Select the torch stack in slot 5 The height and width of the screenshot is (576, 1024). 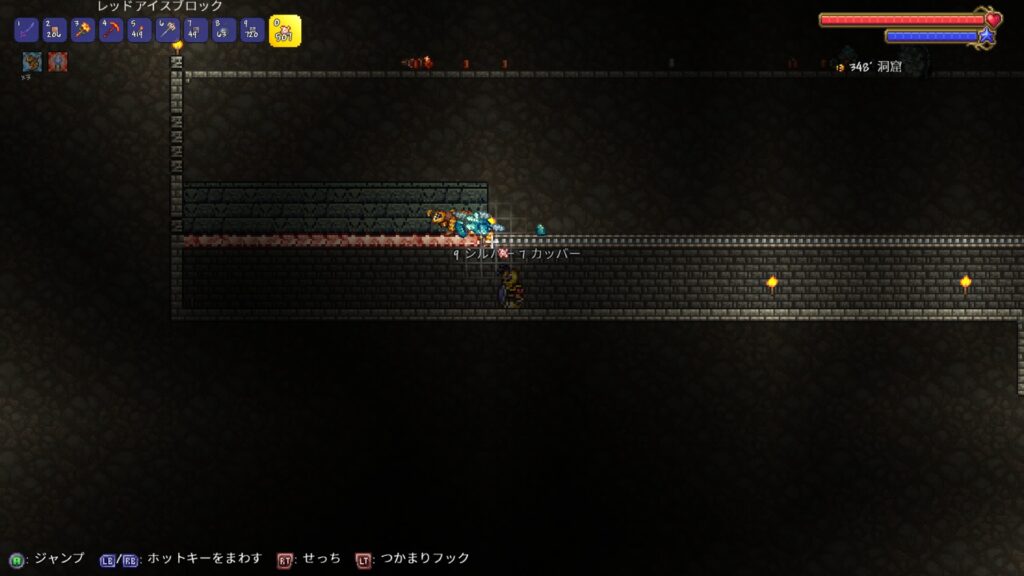(x=139, y=30)
